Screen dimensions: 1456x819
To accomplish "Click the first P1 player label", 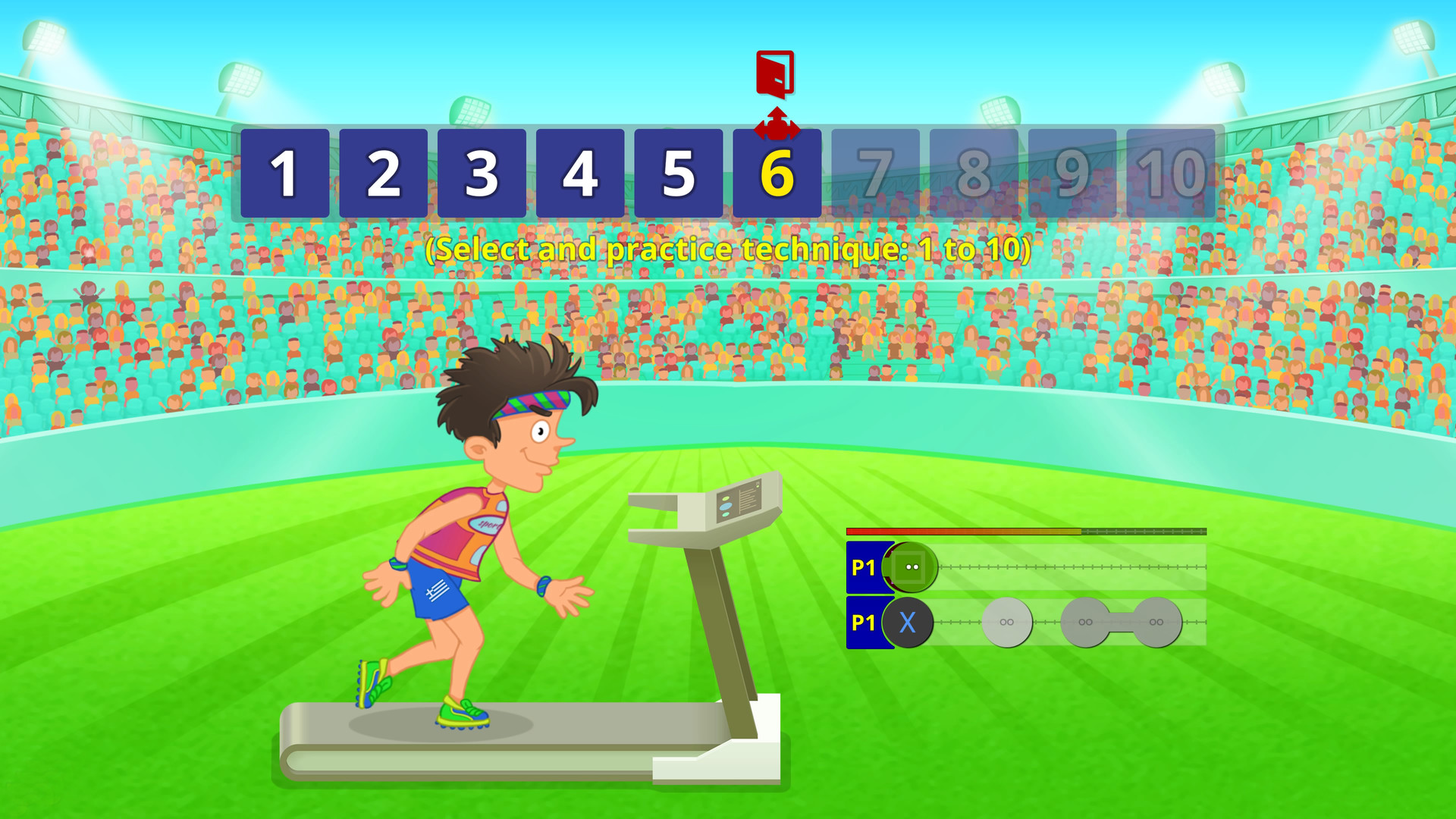I will 864,566.
